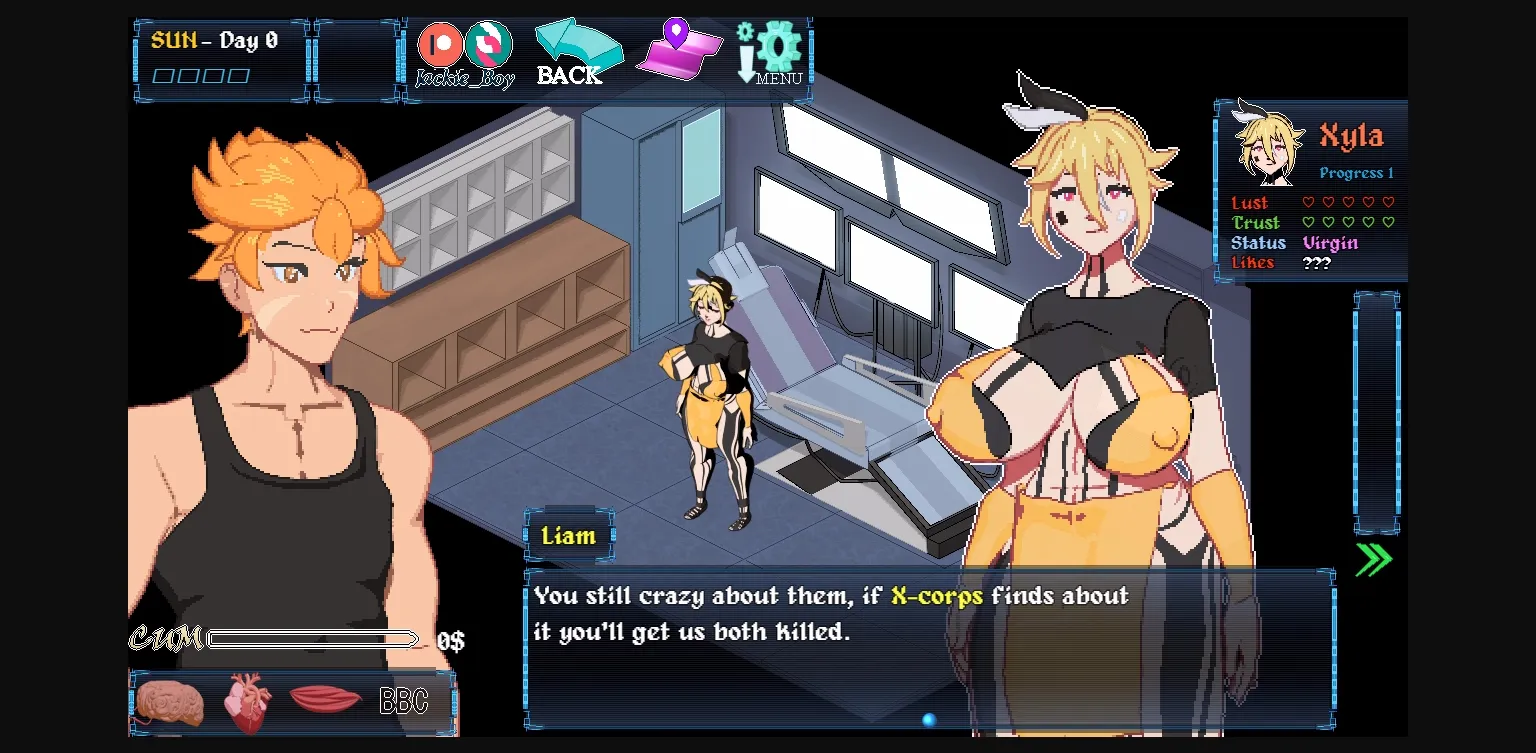Select the muscle organ icon

click(x=326, y=700)
